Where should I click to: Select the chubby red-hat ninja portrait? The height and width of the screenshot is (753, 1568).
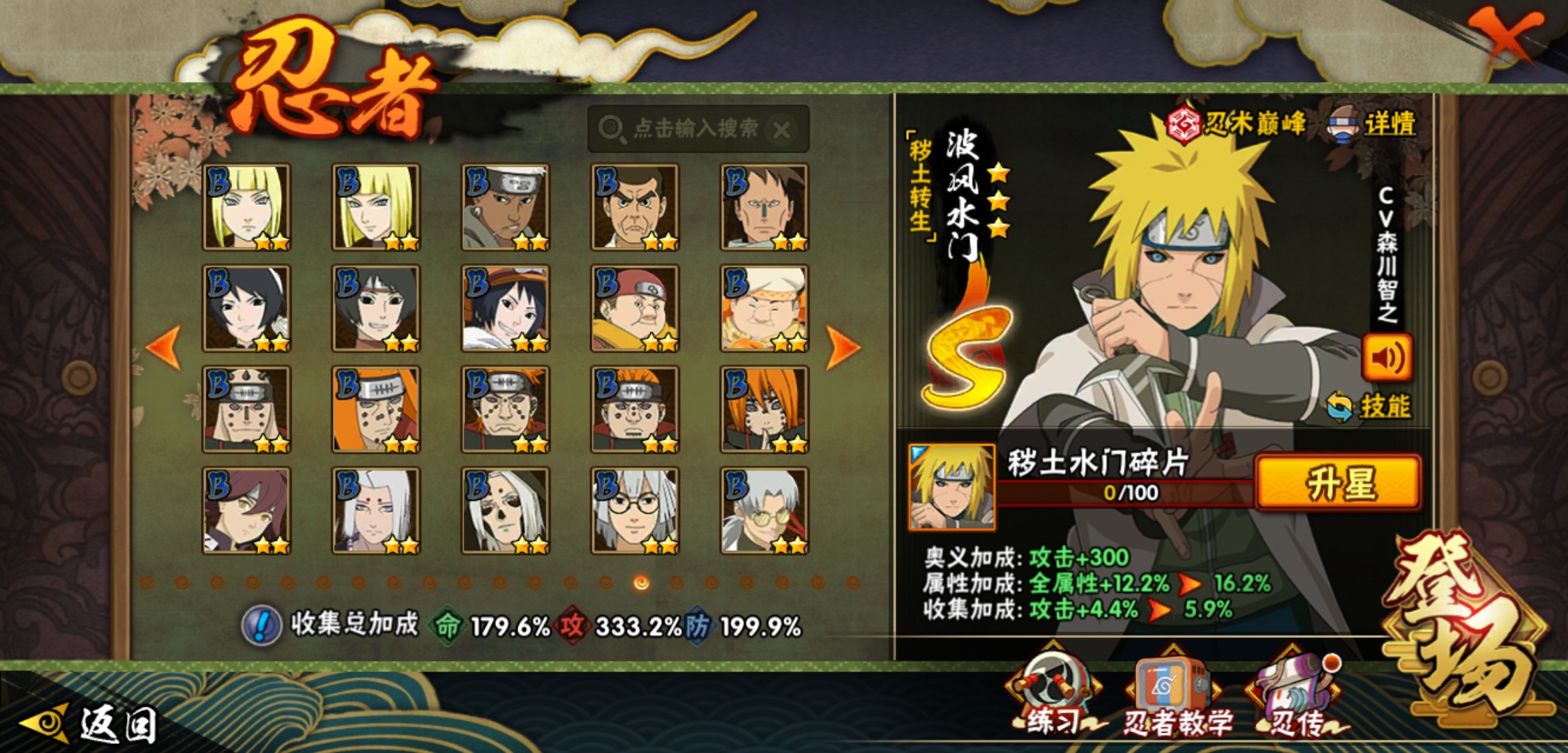pos(635,309)
